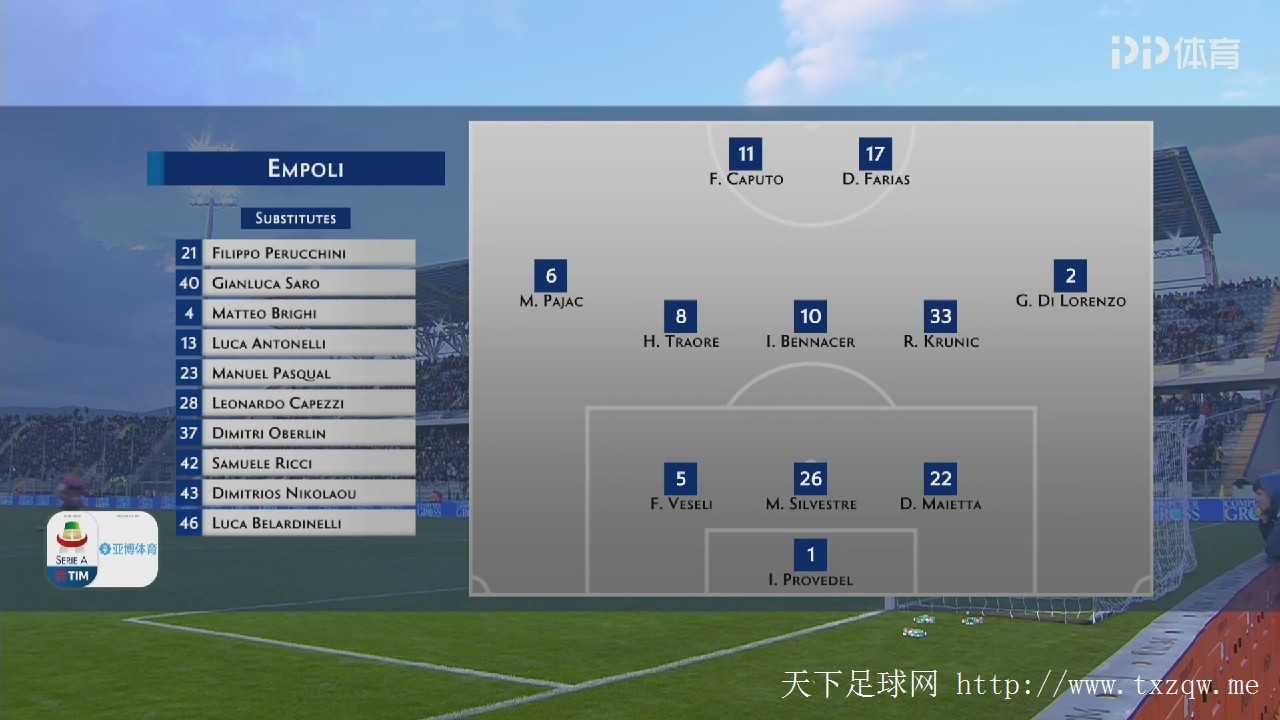This screenshot has height=720, width=1280.
Task: Click Matteo Brighi in the substitutes list
Action: (x=296, y=313)
